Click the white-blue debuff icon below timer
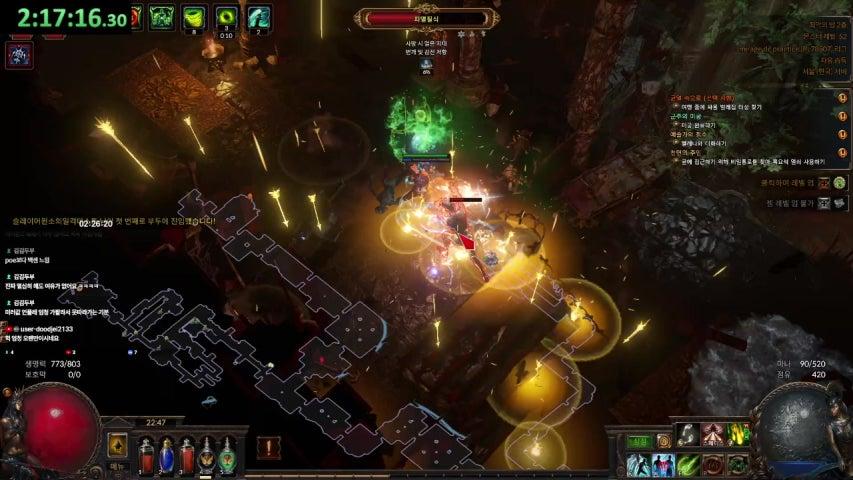 pyautogui.click(x=19, y=56)
